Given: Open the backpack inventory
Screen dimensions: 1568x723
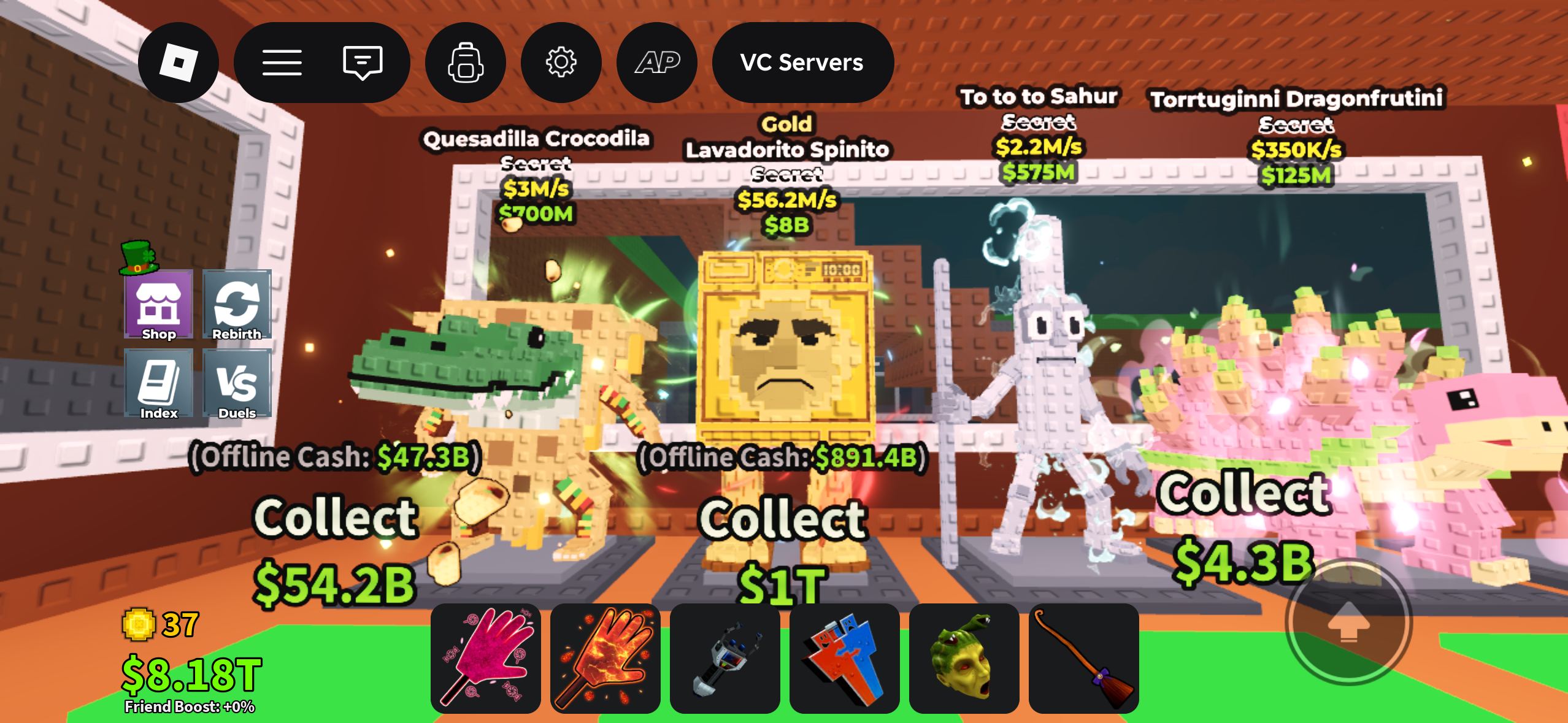Looking at the screenshot, I should [466, 63].
